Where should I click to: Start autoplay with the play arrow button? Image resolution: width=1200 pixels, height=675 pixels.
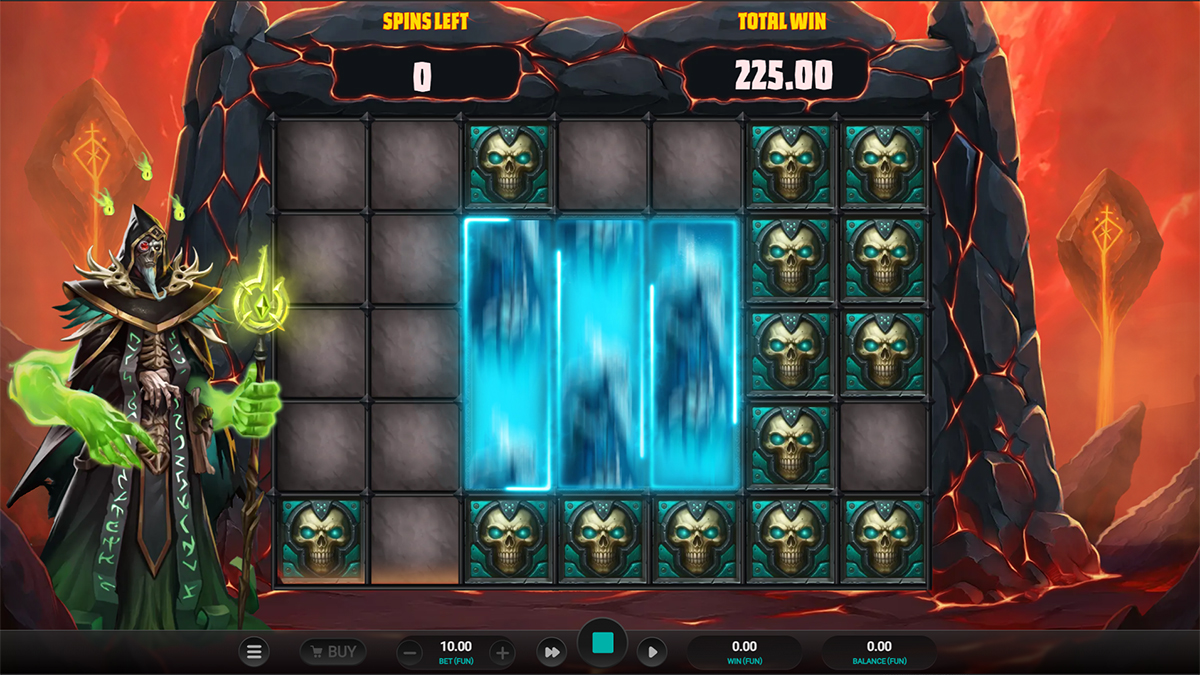click(652, 653)
